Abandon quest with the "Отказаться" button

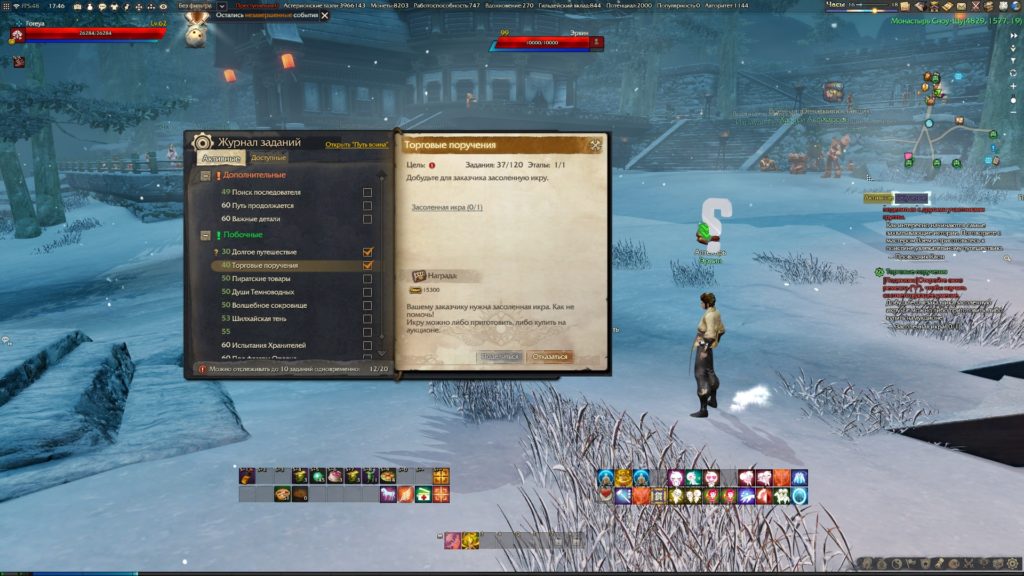coord(549,356)
